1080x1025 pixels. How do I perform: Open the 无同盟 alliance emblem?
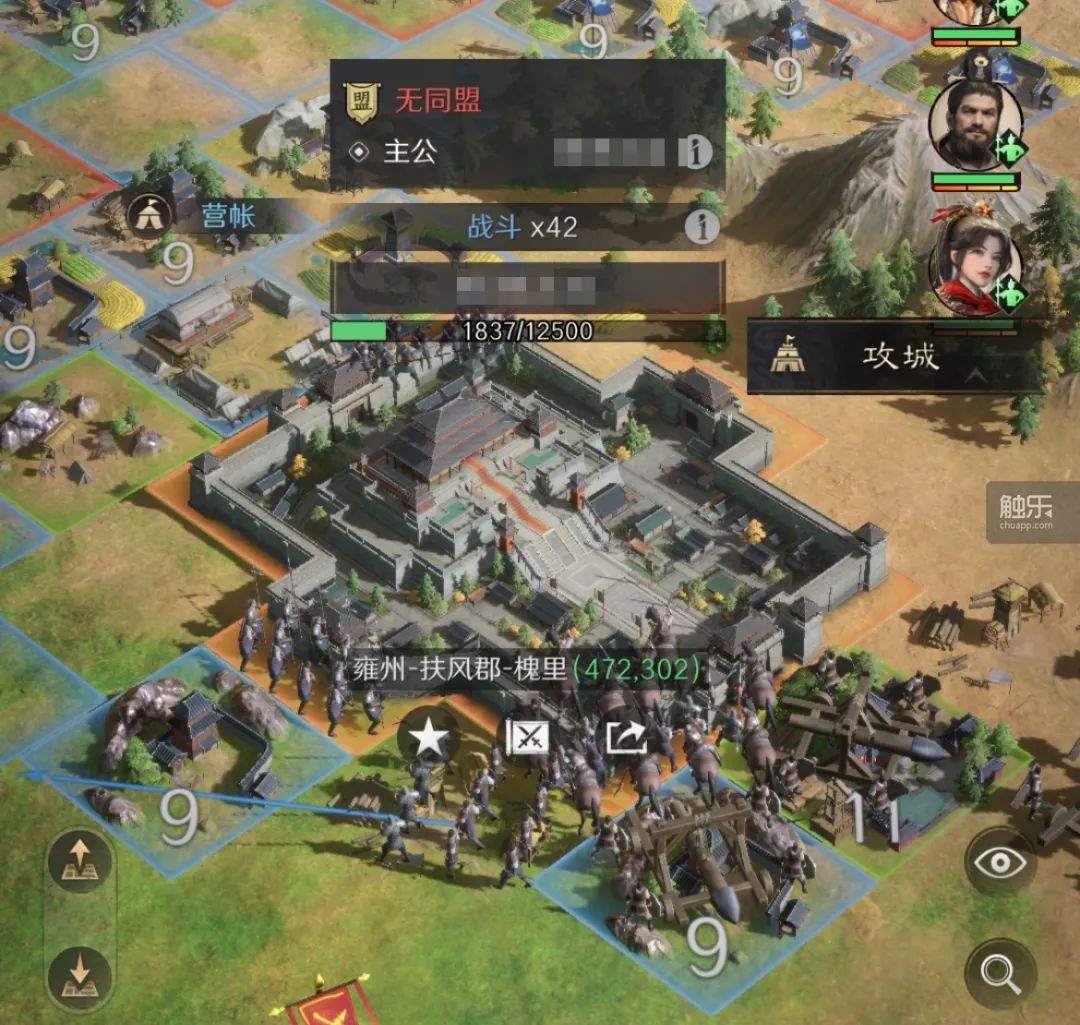(360, 101)
